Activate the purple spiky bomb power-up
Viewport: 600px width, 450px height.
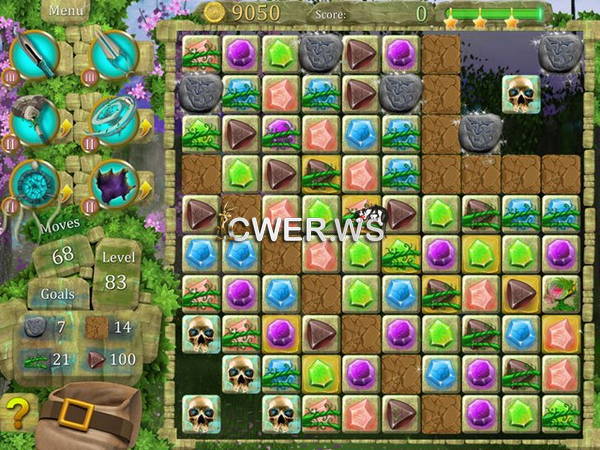click(x=112, y=183)
